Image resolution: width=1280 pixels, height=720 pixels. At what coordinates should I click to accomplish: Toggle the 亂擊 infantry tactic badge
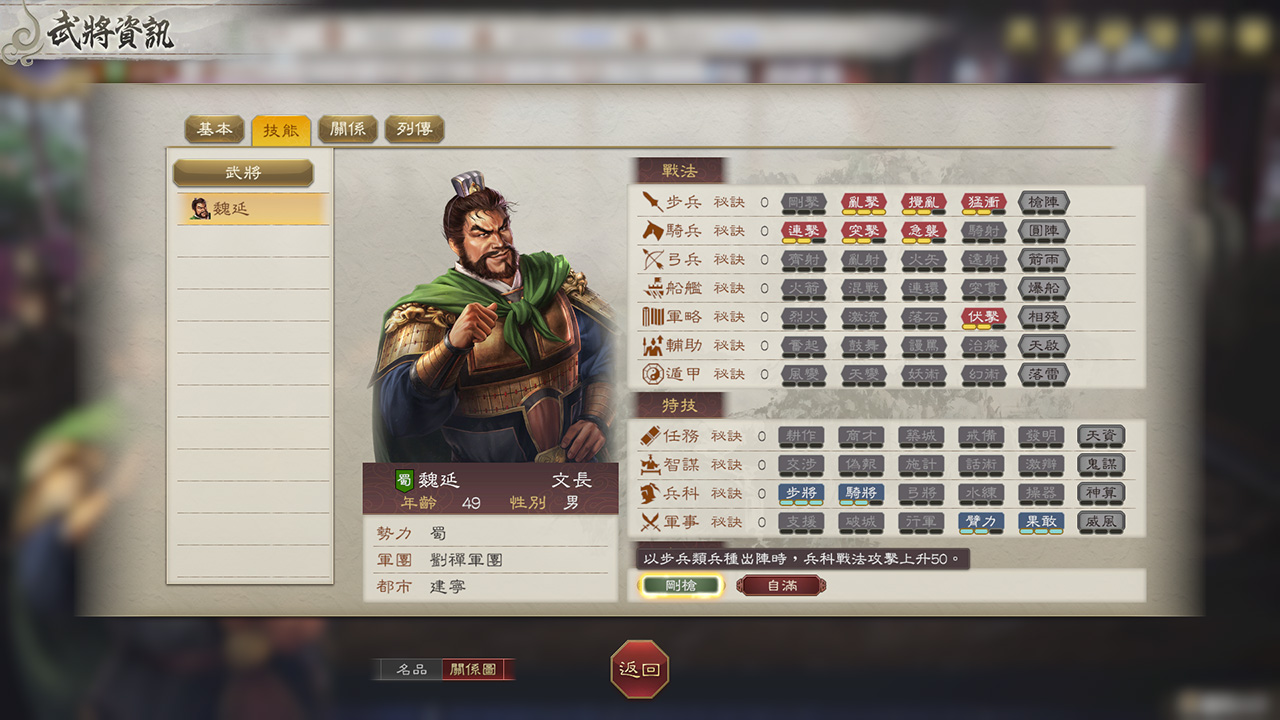click(862, 203)
